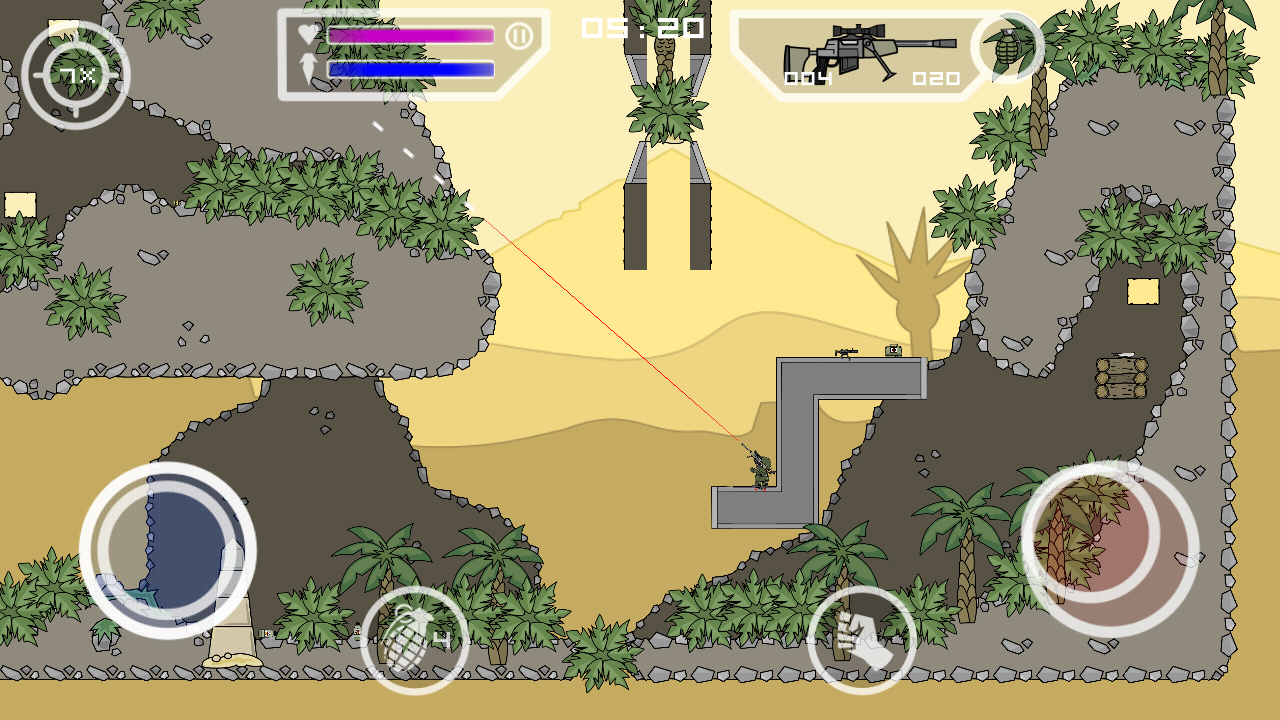Tap the blue jetpack fuel bar

coord(410,70)
